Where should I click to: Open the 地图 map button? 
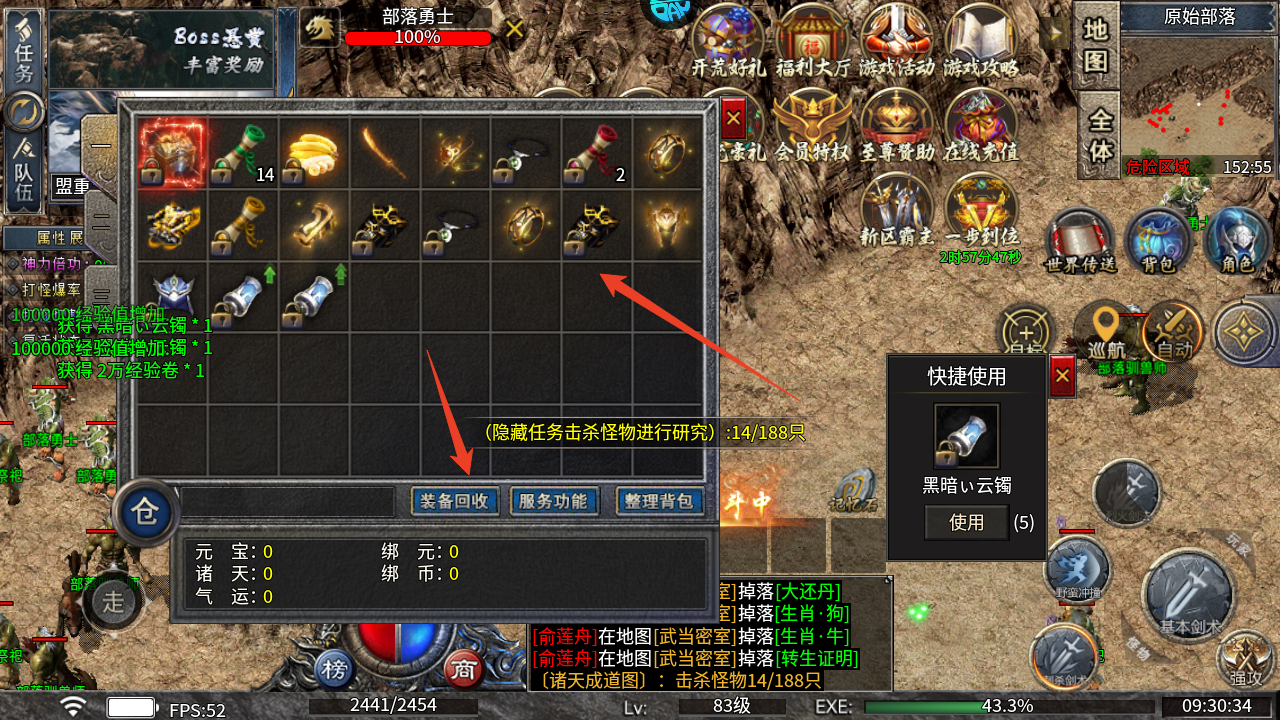pyautogui.click(x=1097, y=46)
